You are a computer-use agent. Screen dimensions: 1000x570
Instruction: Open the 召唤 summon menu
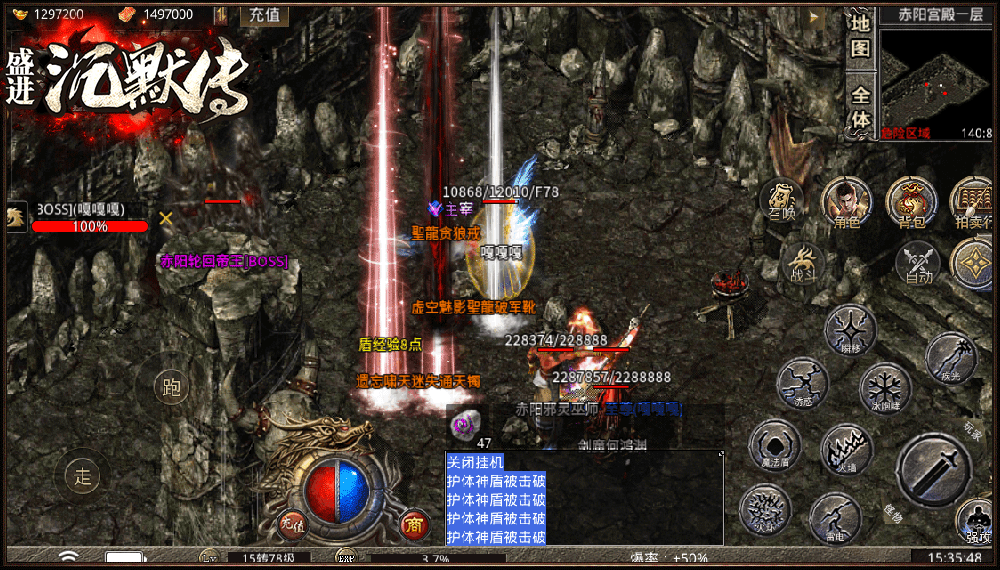[x=783, y=203]
